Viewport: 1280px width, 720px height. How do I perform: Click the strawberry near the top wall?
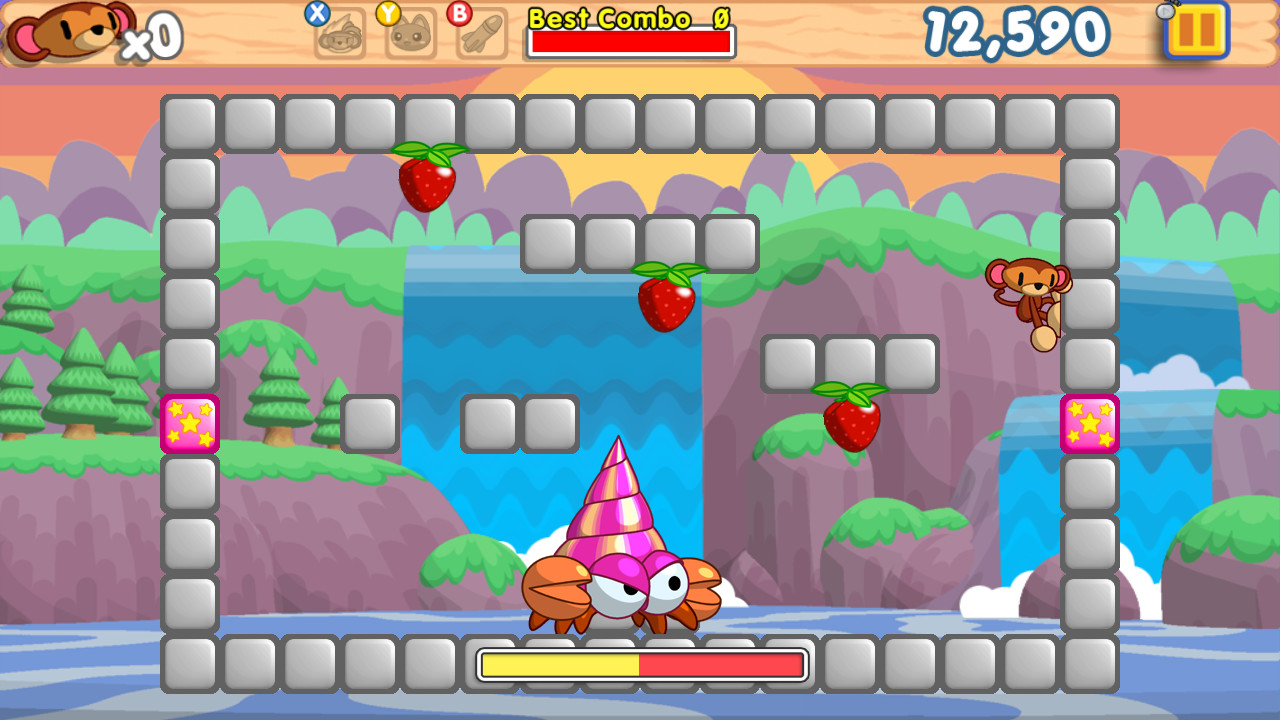[x=427, y=183]
